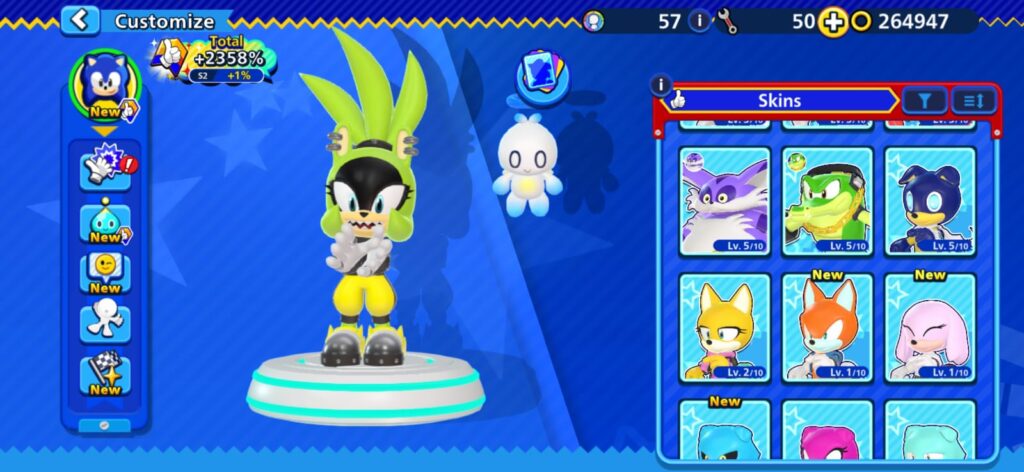The image size is (1024, 472).
Task: Show info next to the 57 counter
Action: (x=699, y=21)
